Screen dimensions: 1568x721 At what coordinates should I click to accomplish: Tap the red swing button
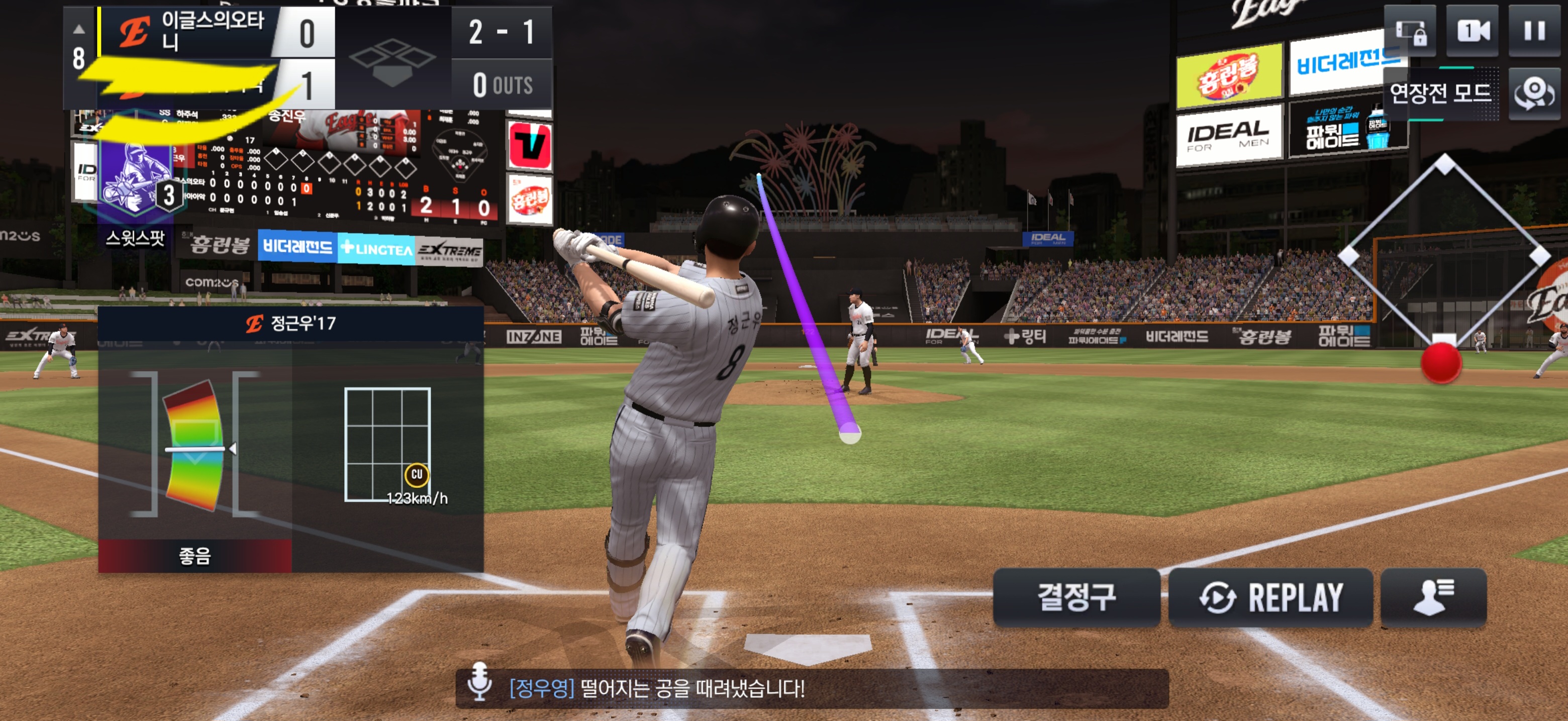(x=1440, y=363)
